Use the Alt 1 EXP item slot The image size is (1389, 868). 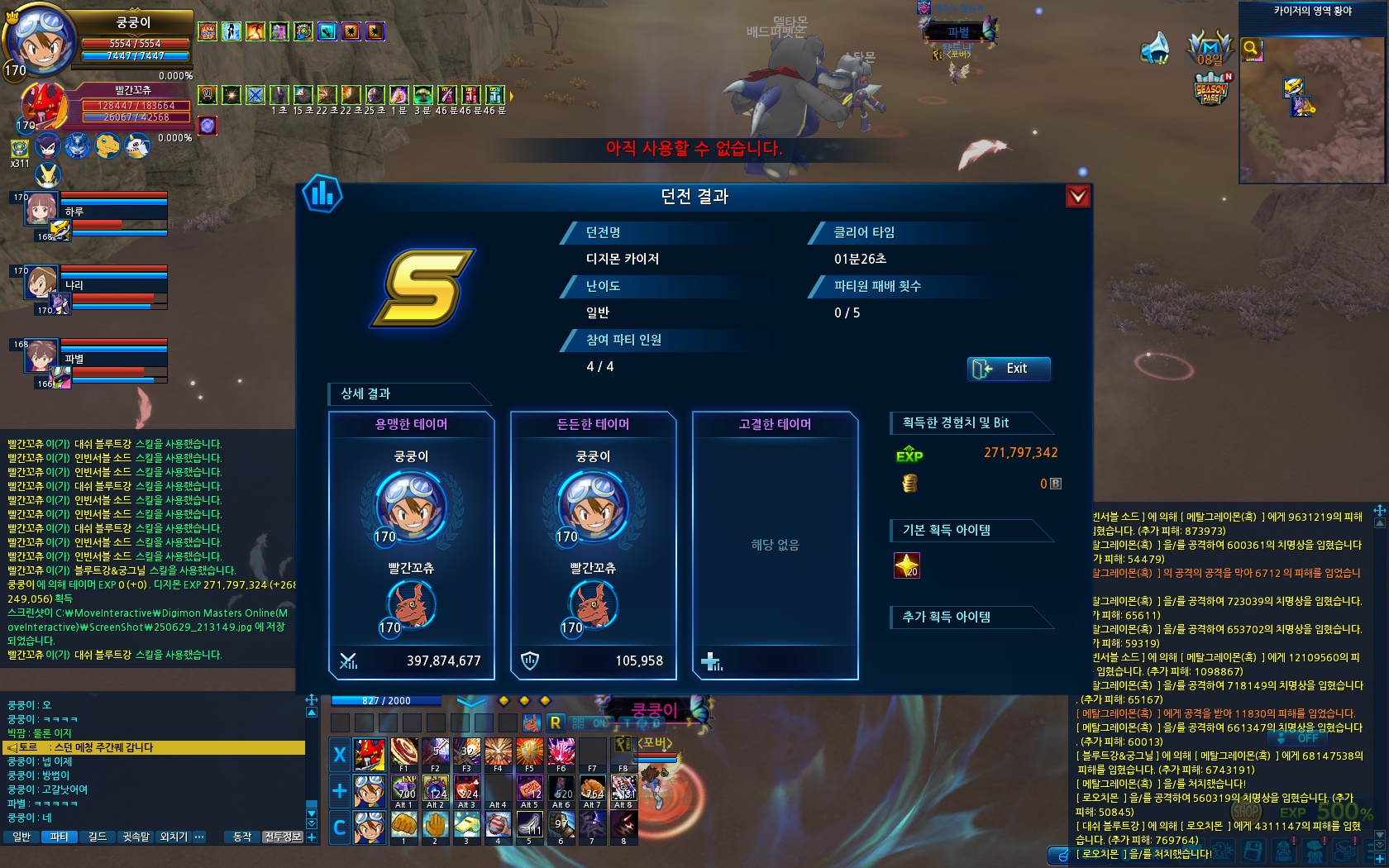403,789
